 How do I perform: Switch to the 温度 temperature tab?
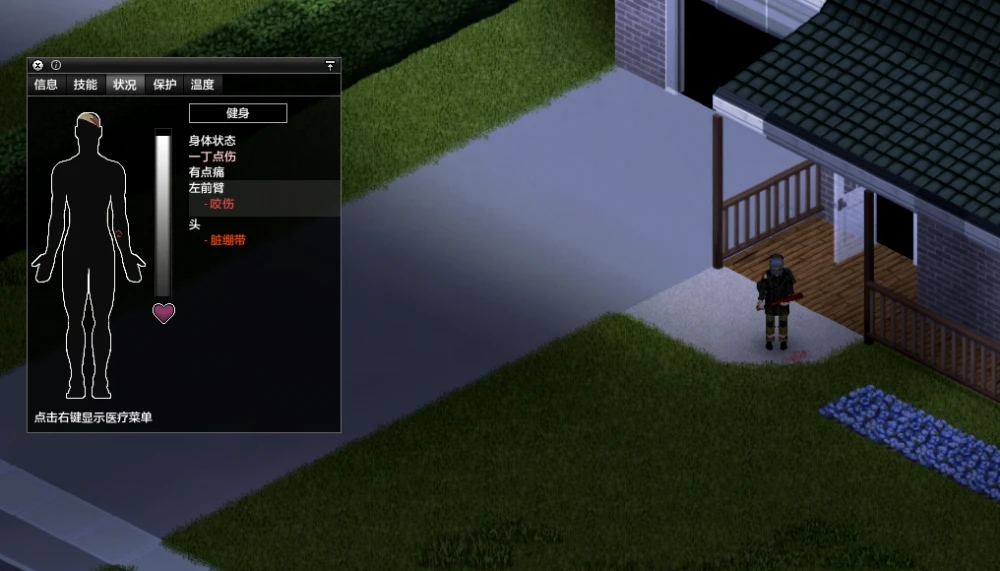coord(203,85)
